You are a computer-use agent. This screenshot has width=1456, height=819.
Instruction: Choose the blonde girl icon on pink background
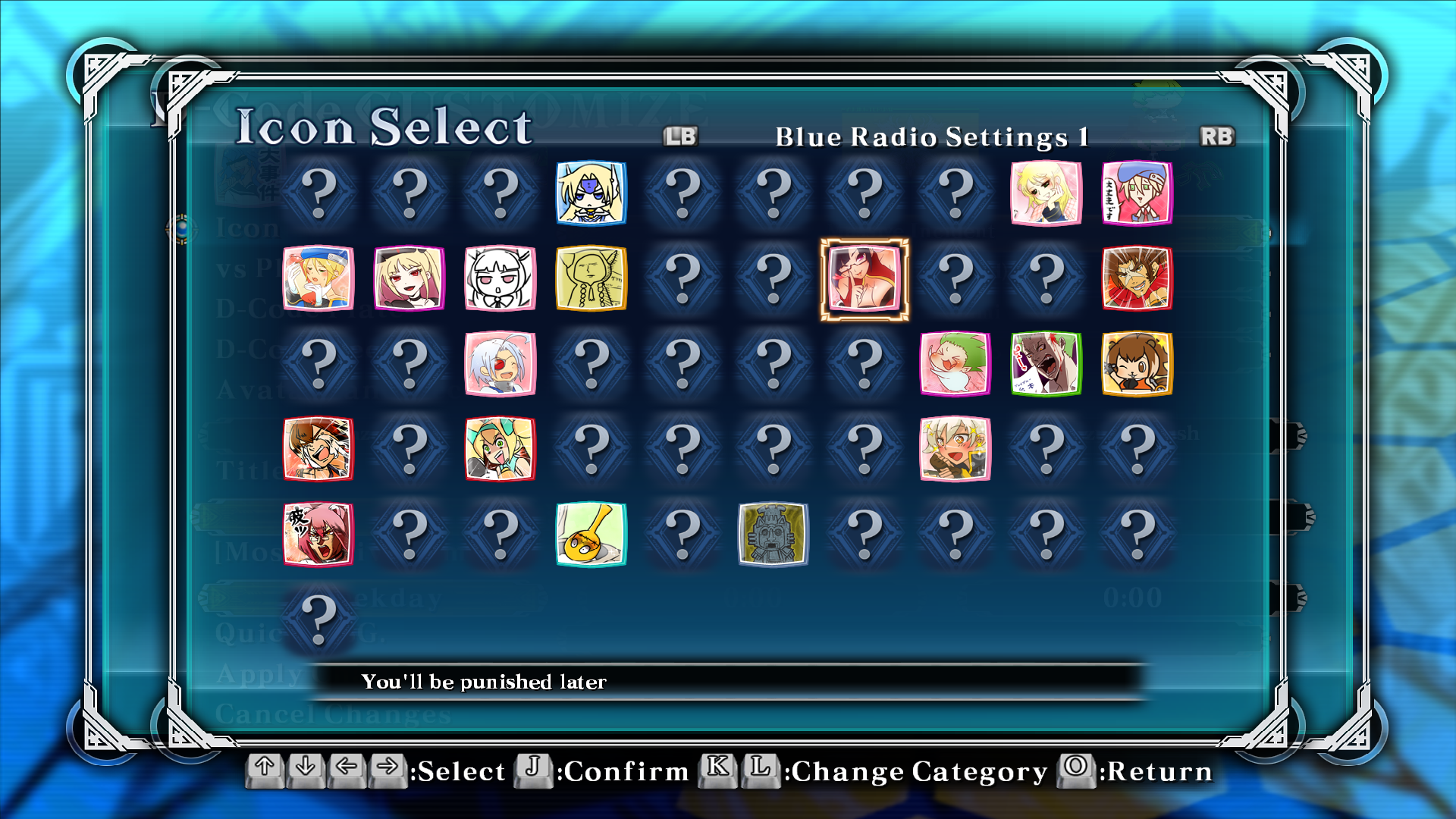coord(1046,193)
